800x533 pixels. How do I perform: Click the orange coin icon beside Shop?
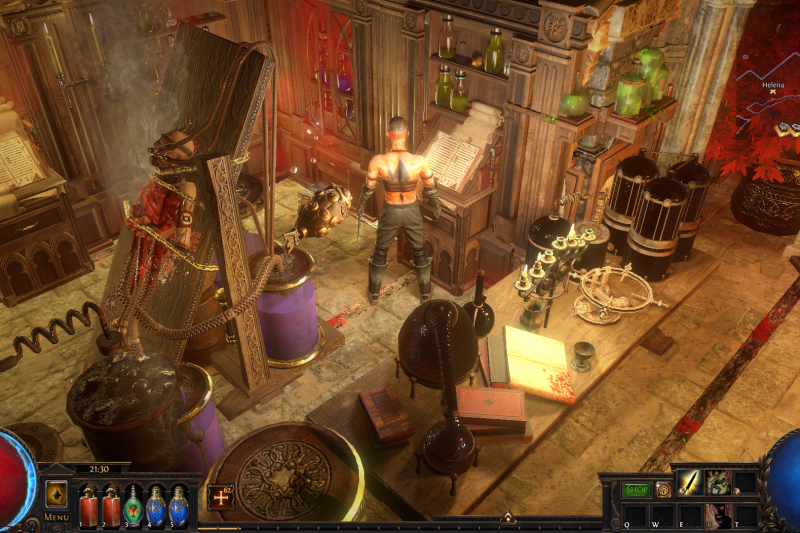[662, 490]
